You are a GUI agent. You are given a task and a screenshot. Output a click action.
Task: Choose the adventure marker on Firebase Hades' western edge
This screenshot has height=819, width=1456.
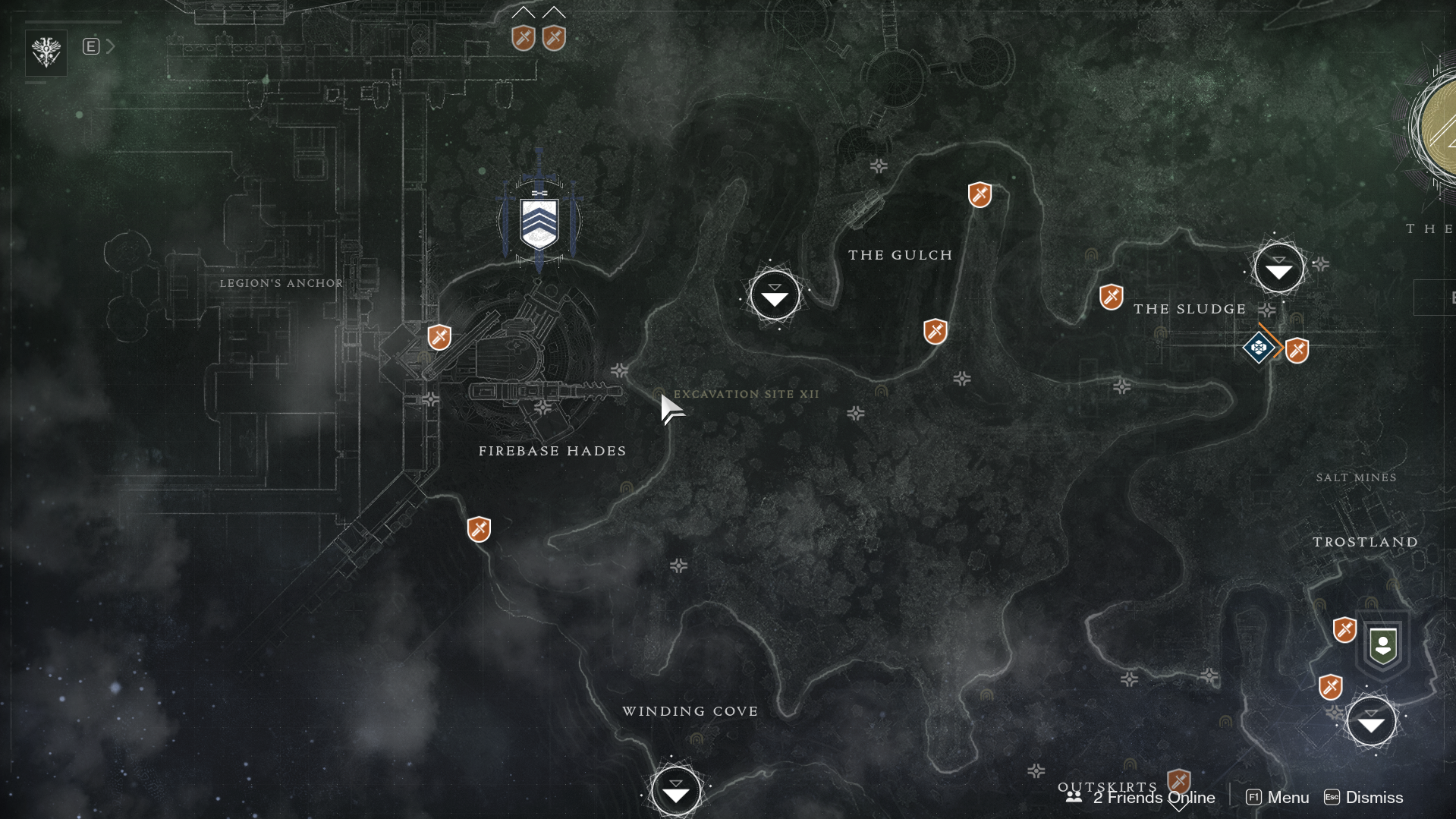[x=439, y=337]
